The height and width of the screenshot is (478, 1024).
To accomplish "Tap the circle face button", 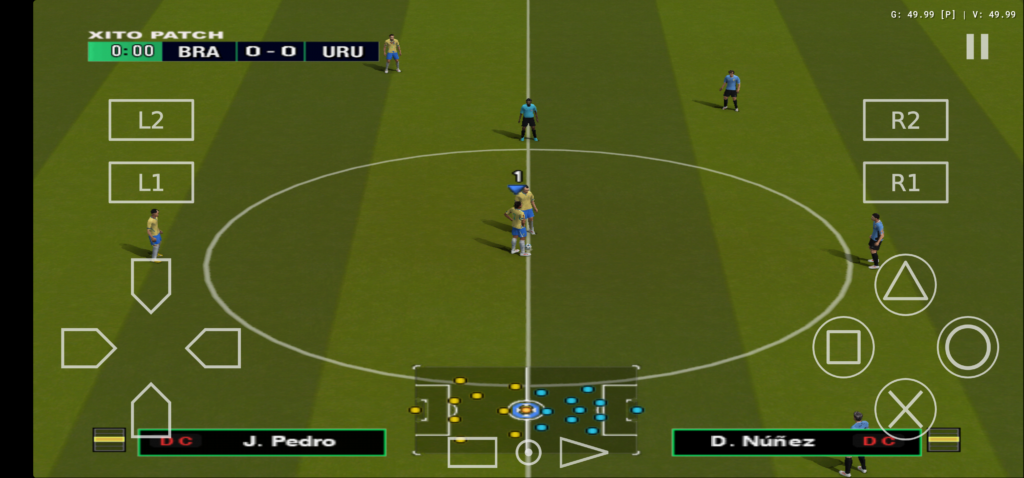I will point(967,347).
